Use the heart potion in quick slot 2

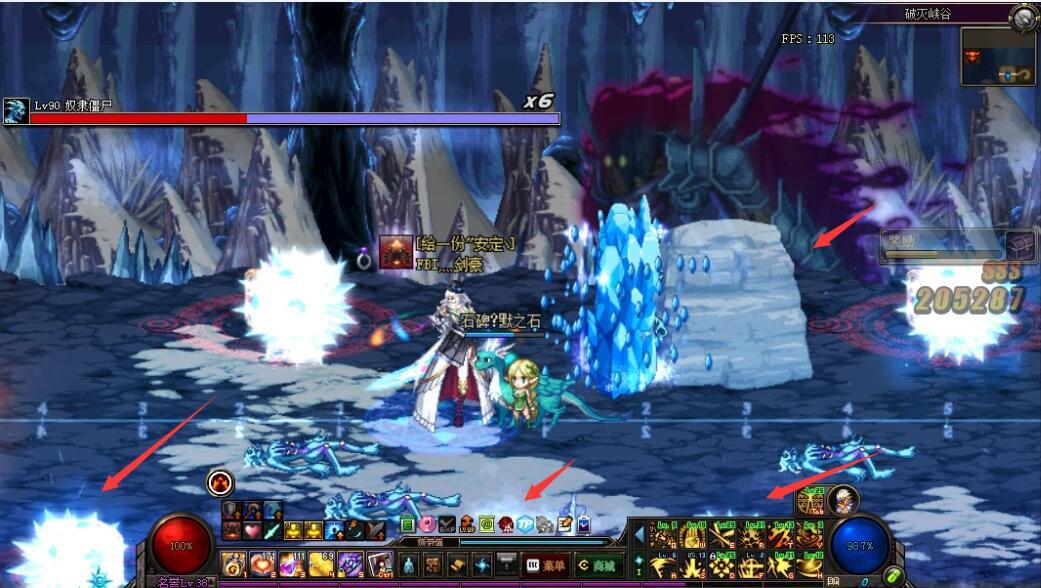(263, 564)
